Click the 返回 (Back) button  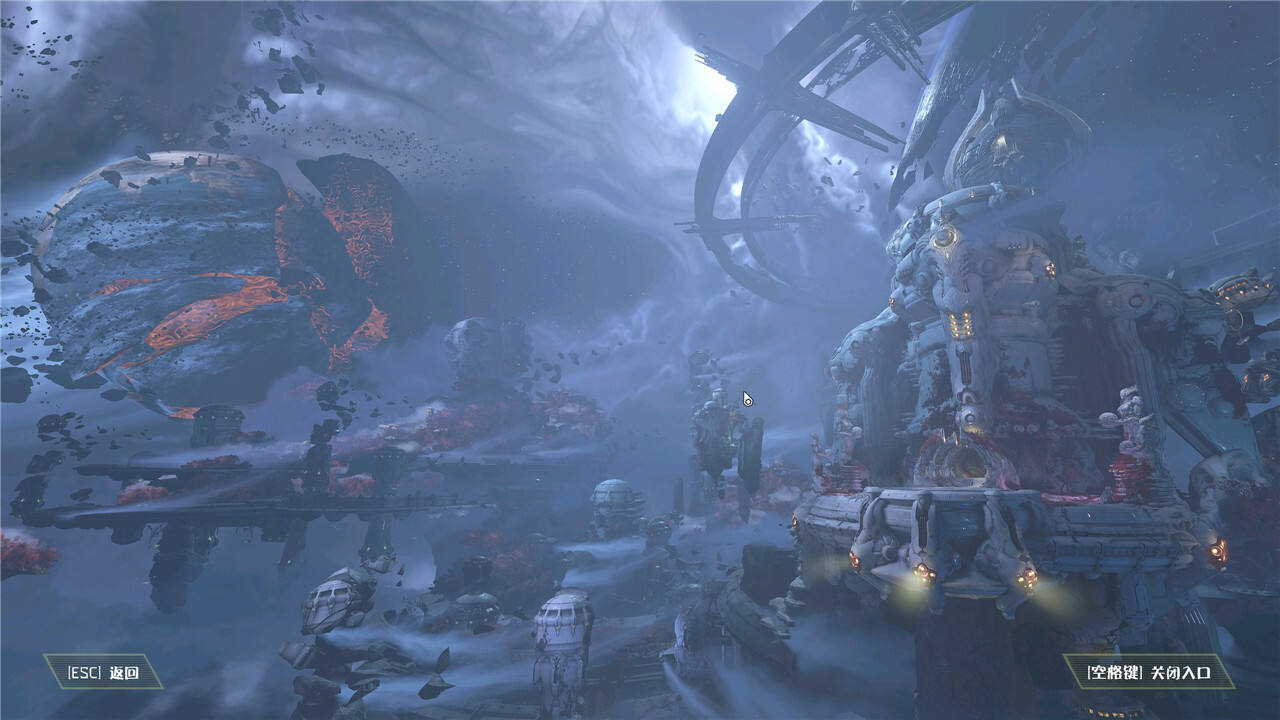pyautogui.click(x=102, y=672)
